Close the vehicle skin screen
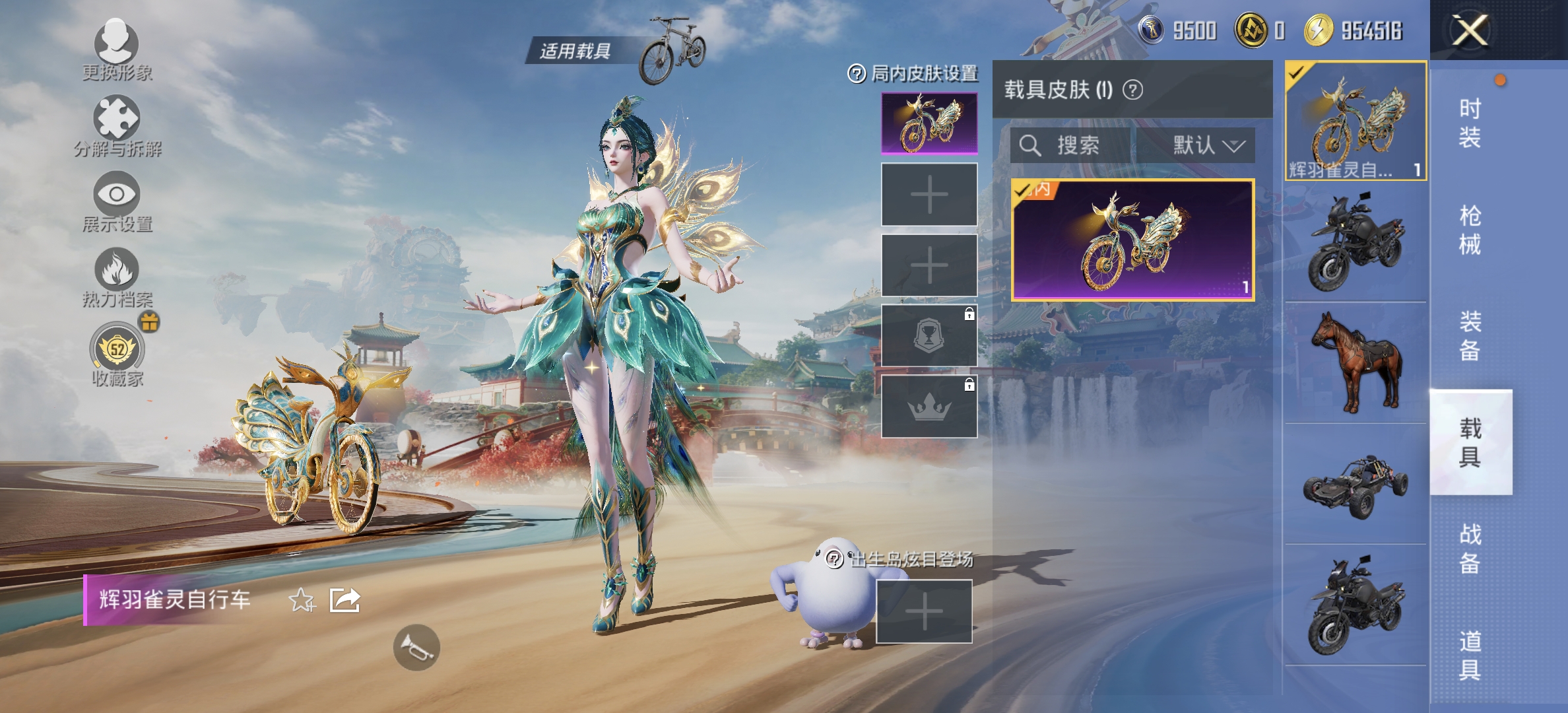This screenshot has width=1568, height=713. (1469, 30)
